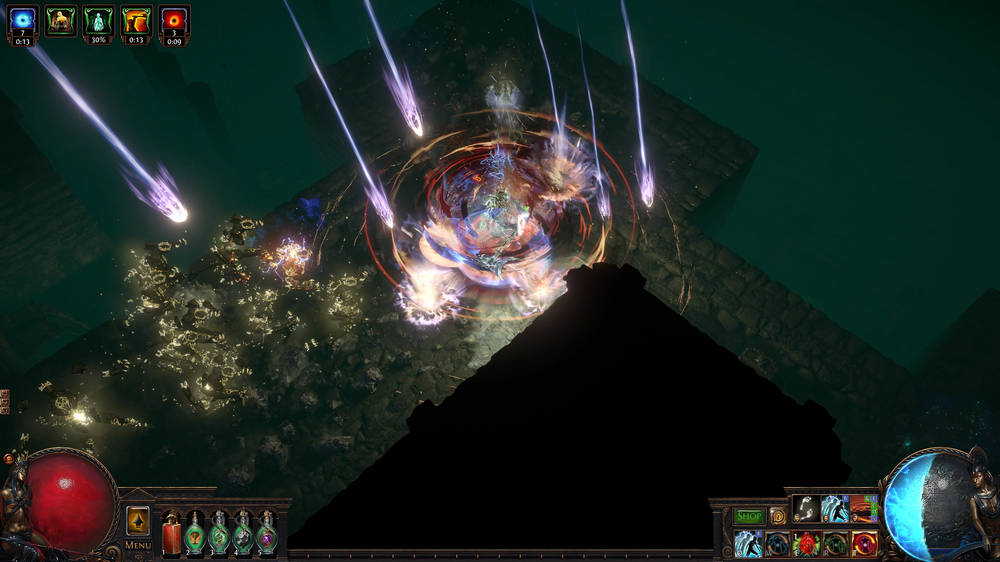Use the green flask with a spiral emblem
This screenshot has height=562, width=1000.
click(x=219, y=534)
